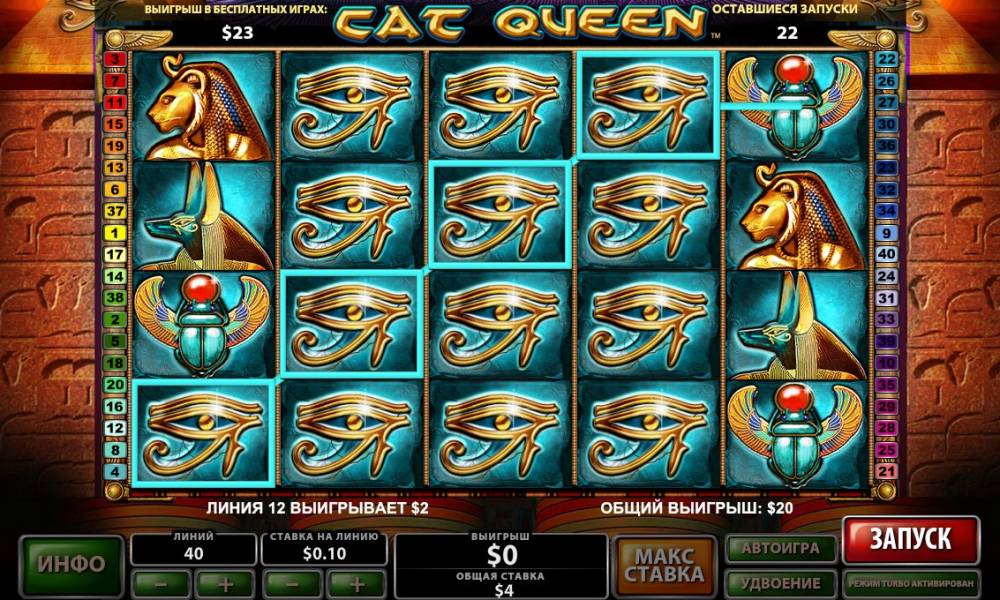This screenshot has width=1000, height=600.
Task: Toggle the TURBO mode button
Action: pyautogui.click(x=909, y=582)
